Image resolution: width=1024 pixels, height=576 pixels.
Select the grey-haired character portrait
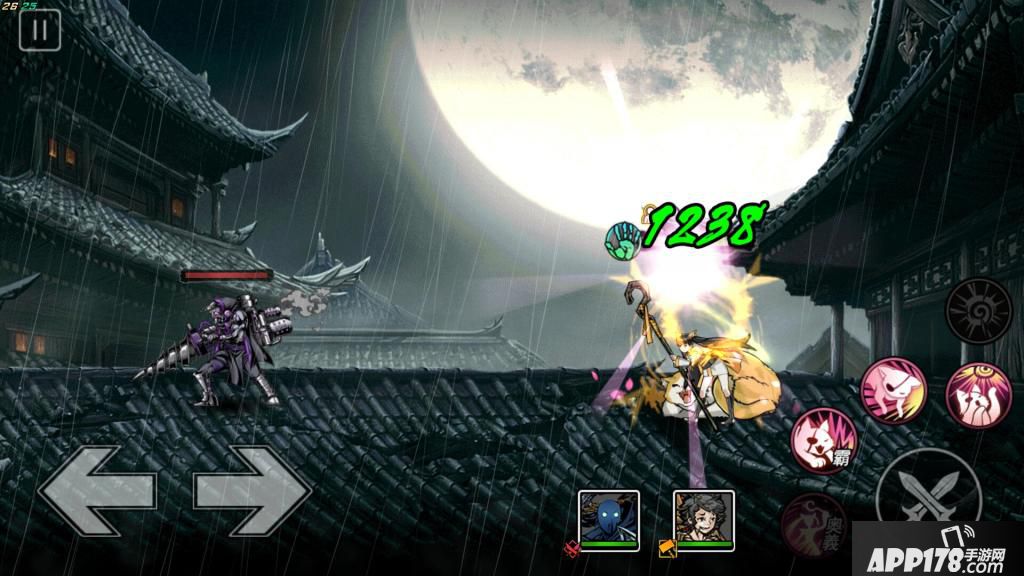coord(703,518)
